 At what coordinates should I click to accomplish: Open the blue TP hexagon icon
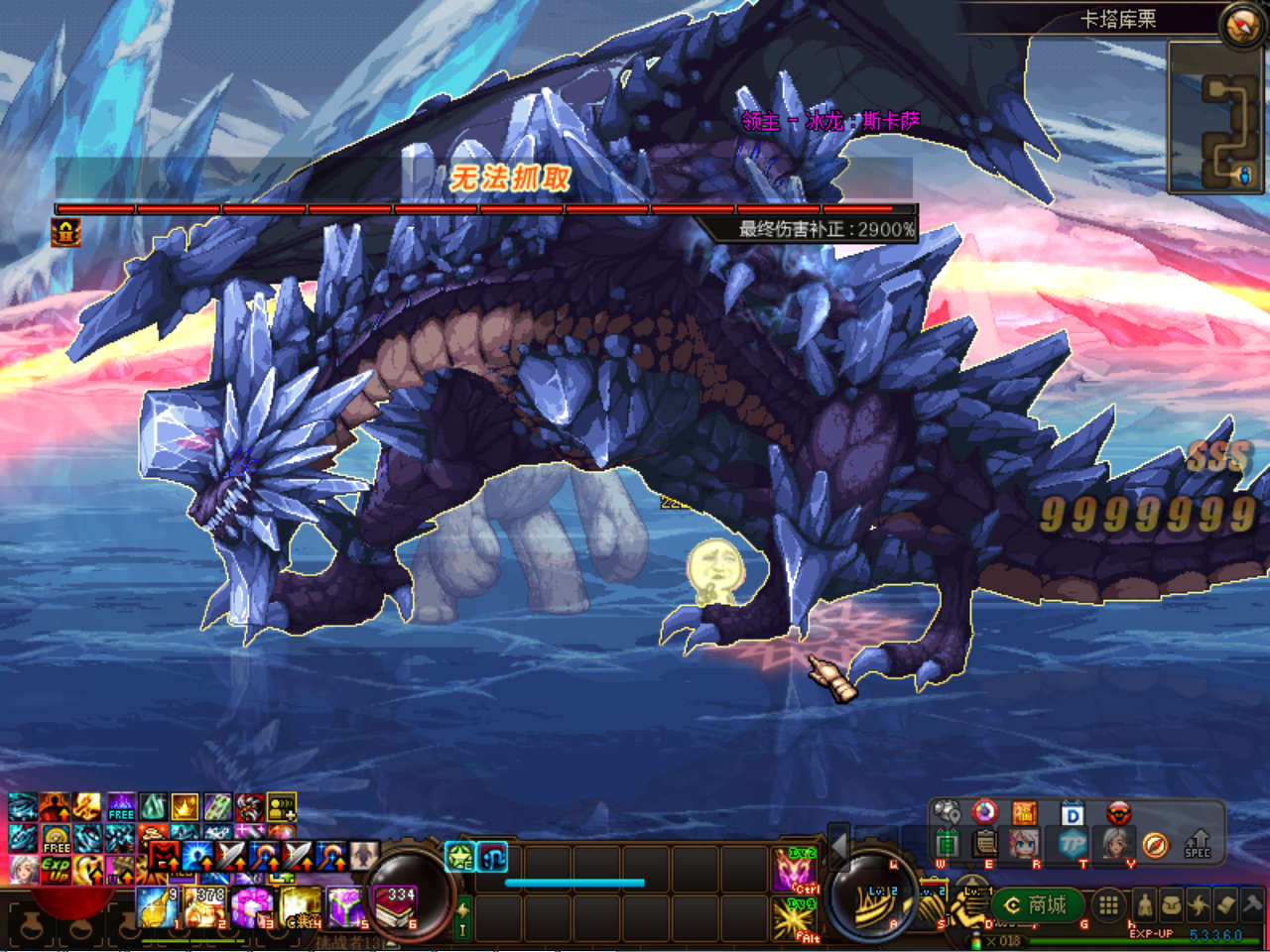pos(1072,844)
